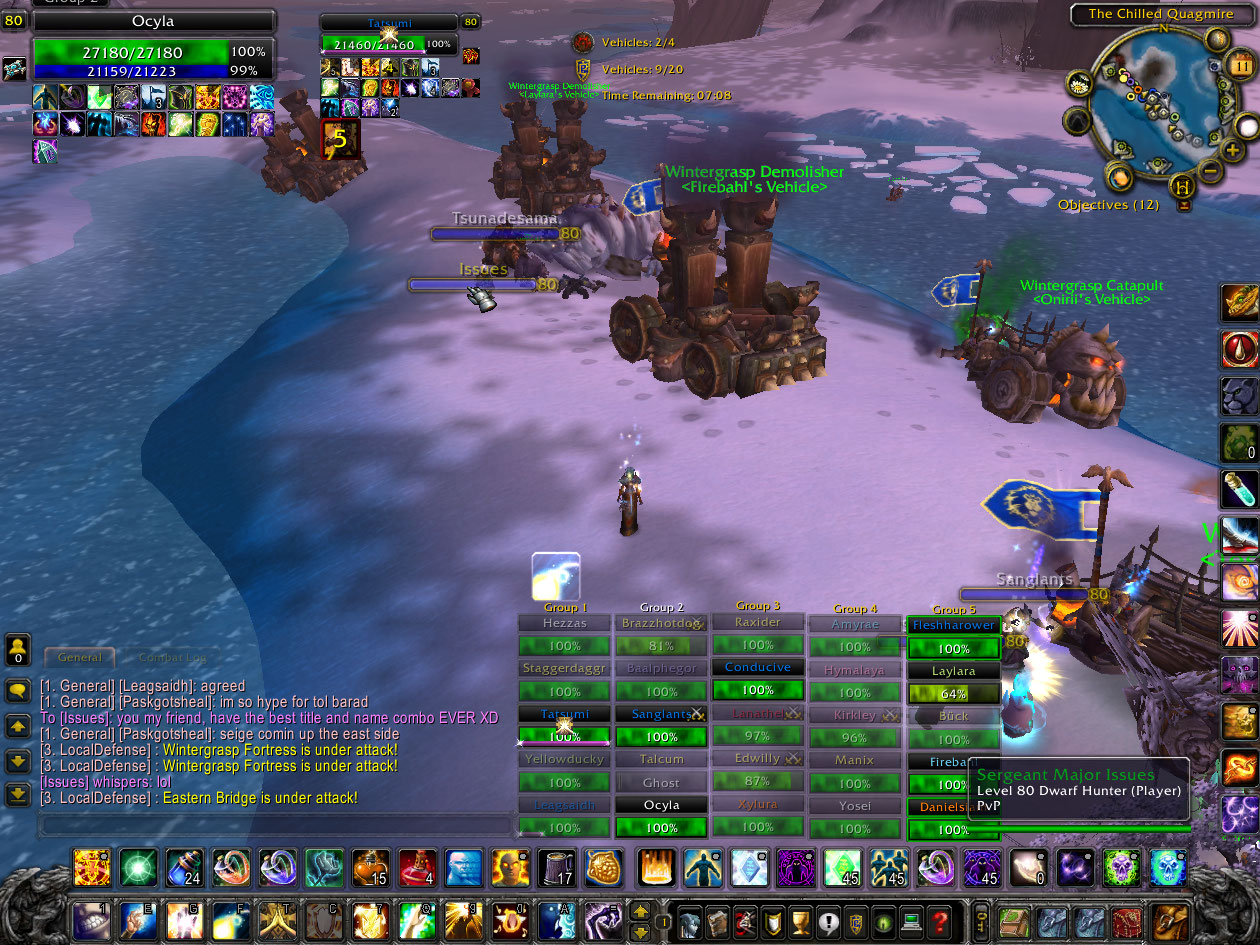Use the potion with 24 charges
The image size is (1260, 945).
(183, 868)
